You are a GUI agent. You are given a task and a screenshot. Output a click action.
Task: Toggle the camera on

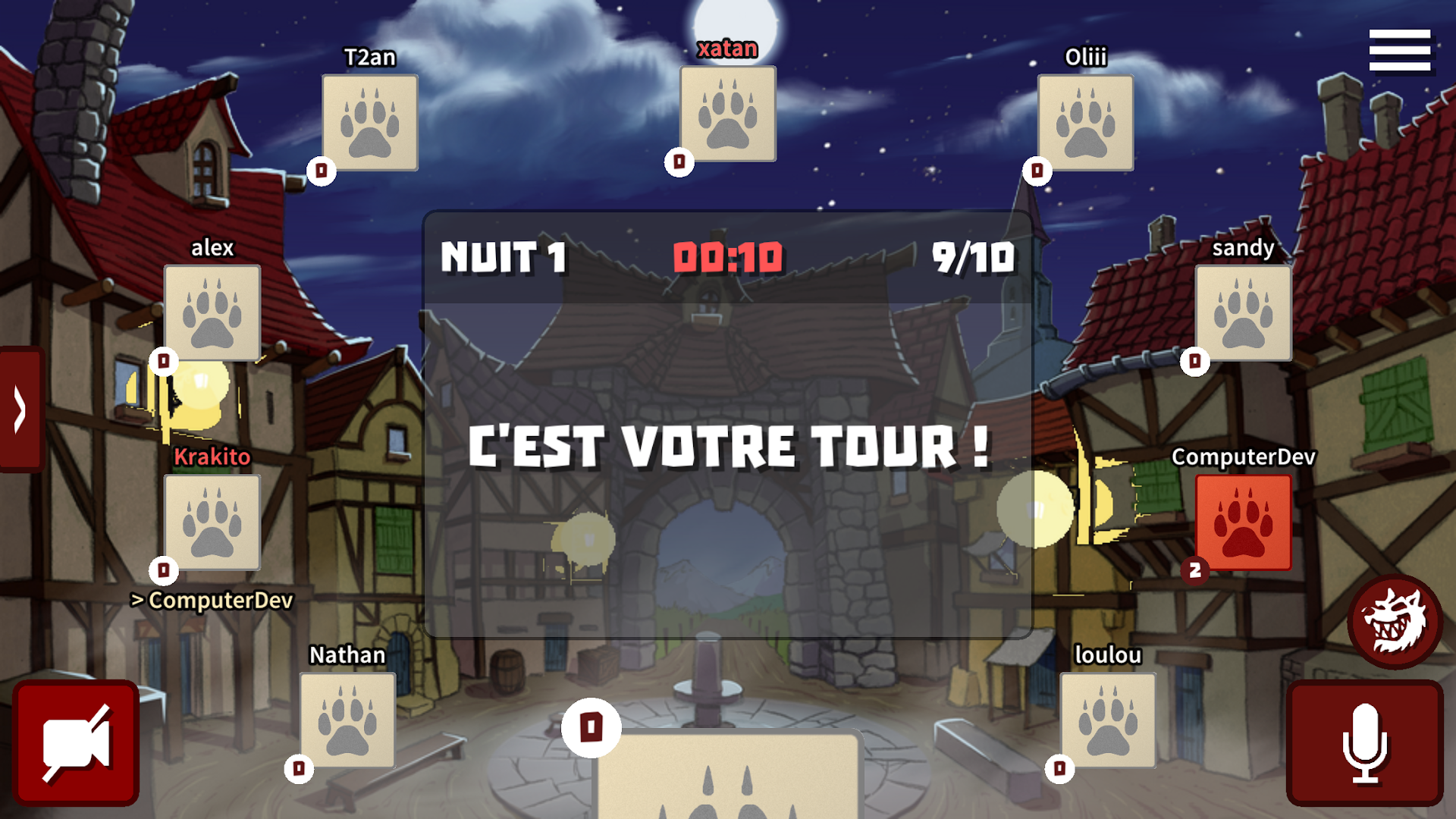(x=76, y=743)
